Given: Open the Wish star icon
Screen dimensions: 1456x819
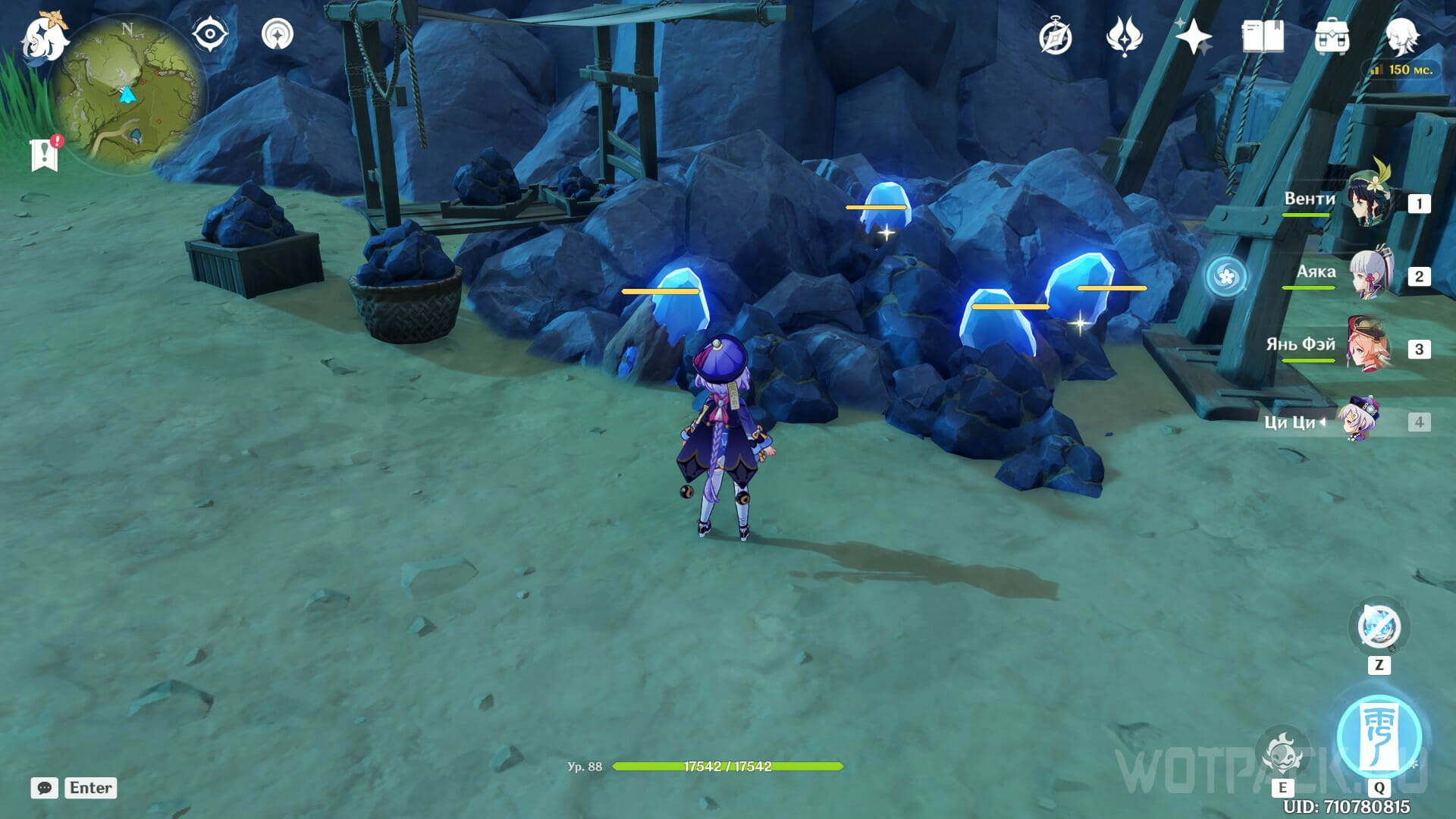Looking at the screenshot, I should pyautogui.click(x=1193, y=36).
